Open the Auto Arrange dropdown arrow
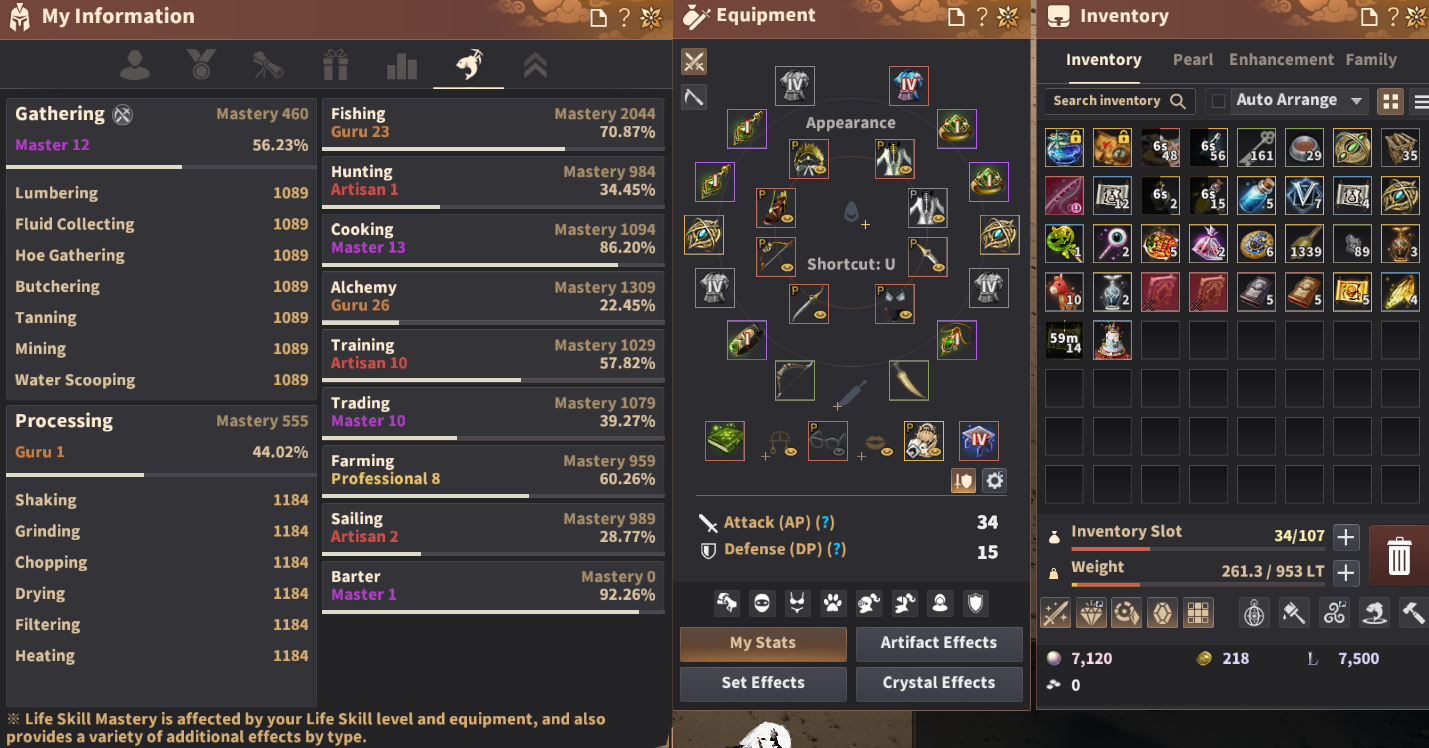The image size is (1429, 748). click(x=1357, y=100)
